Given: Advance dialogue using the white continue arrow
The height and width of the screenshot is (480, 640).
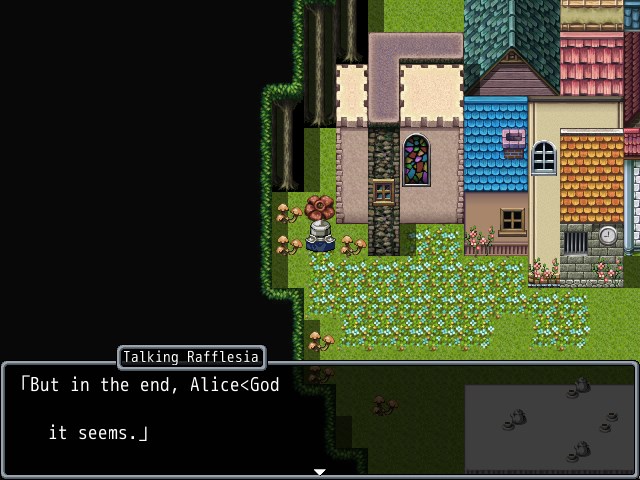Looking at the screenshot, I should click(x=320, y=471).
